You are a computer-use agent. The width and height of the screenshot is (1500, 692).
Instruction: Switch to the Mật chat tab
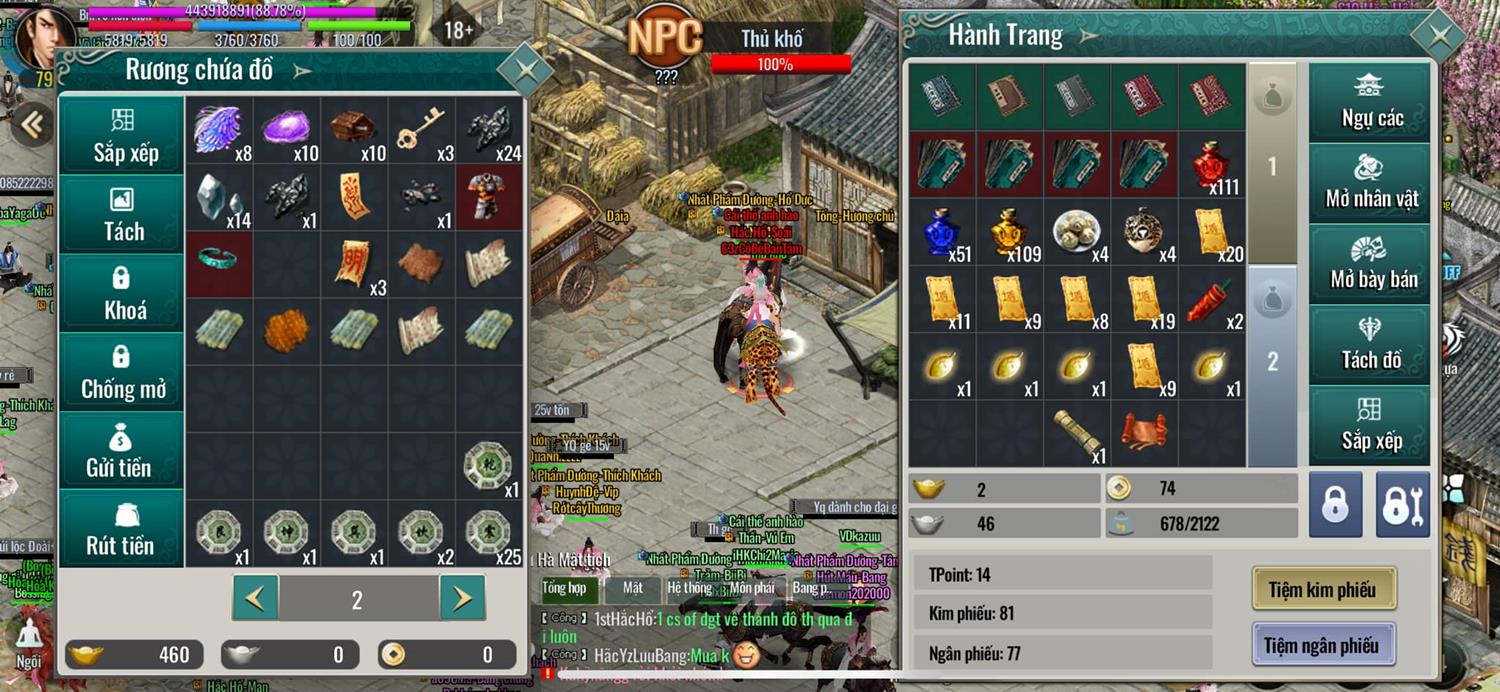click(632, 588)
